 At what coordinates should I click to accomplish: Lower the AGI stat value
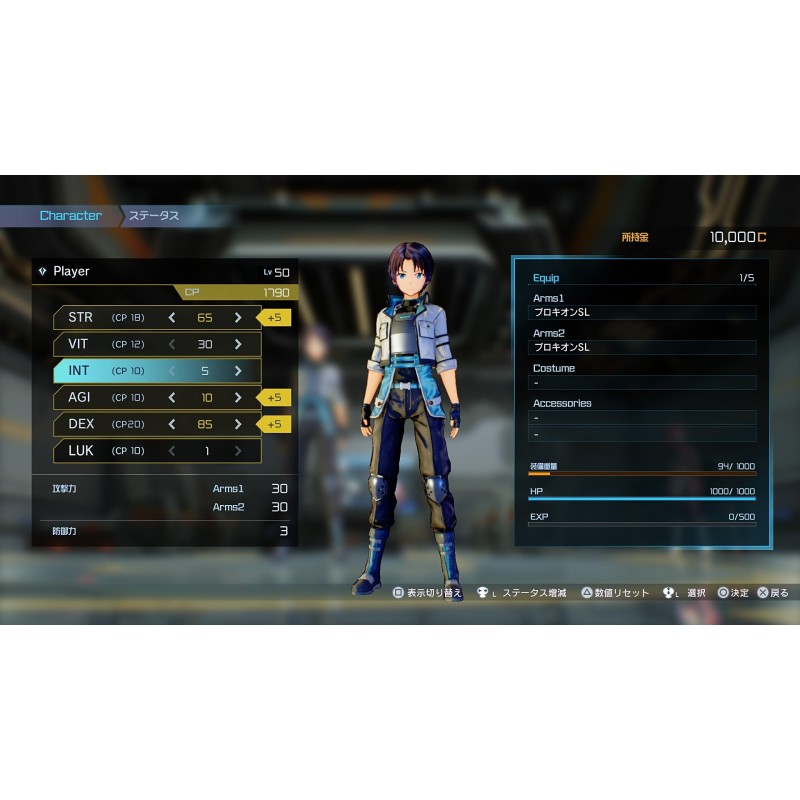click(172, 397)
